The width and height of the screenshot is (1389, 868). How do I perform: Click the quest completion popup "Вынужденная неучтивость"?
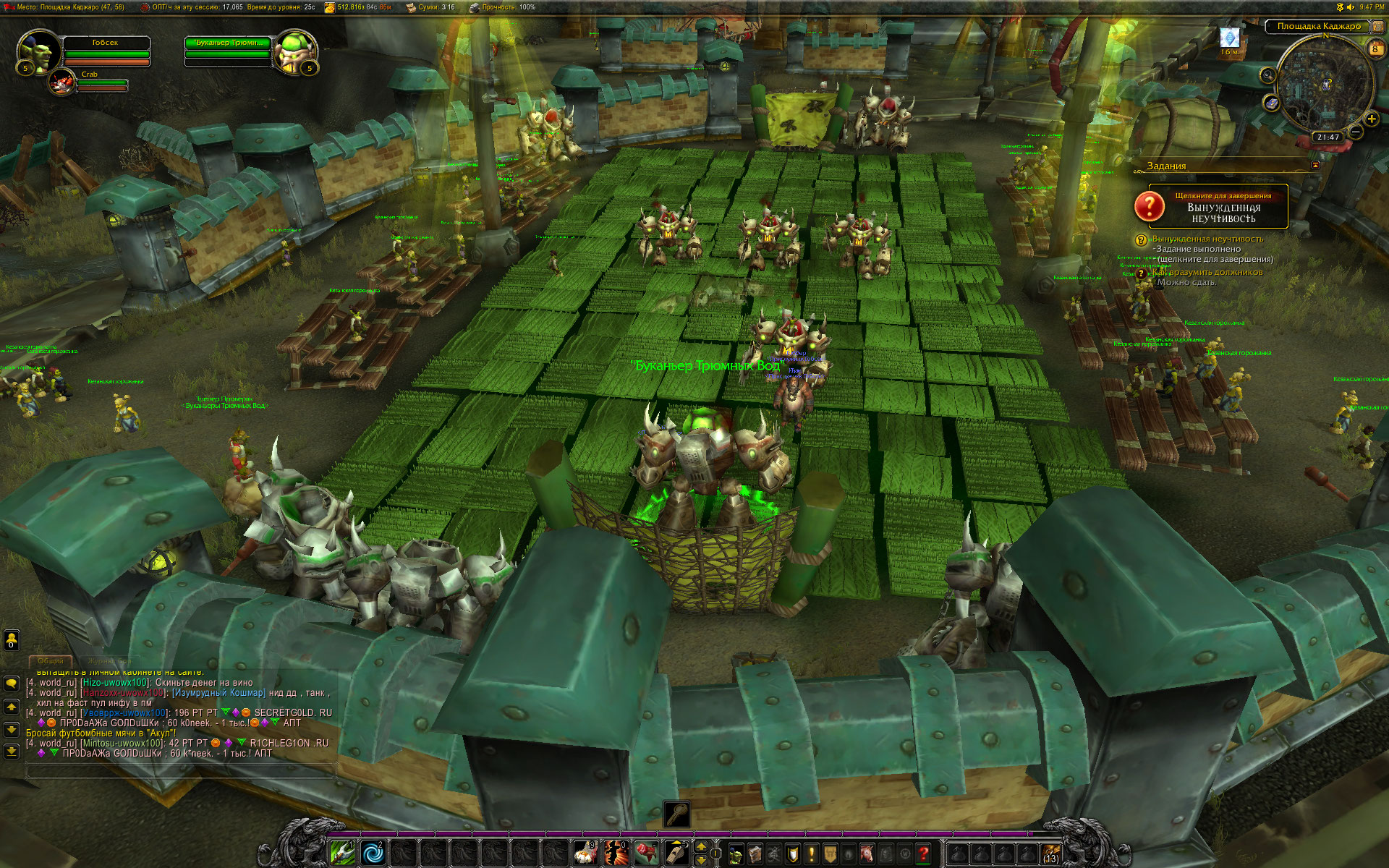(1210, 207)
